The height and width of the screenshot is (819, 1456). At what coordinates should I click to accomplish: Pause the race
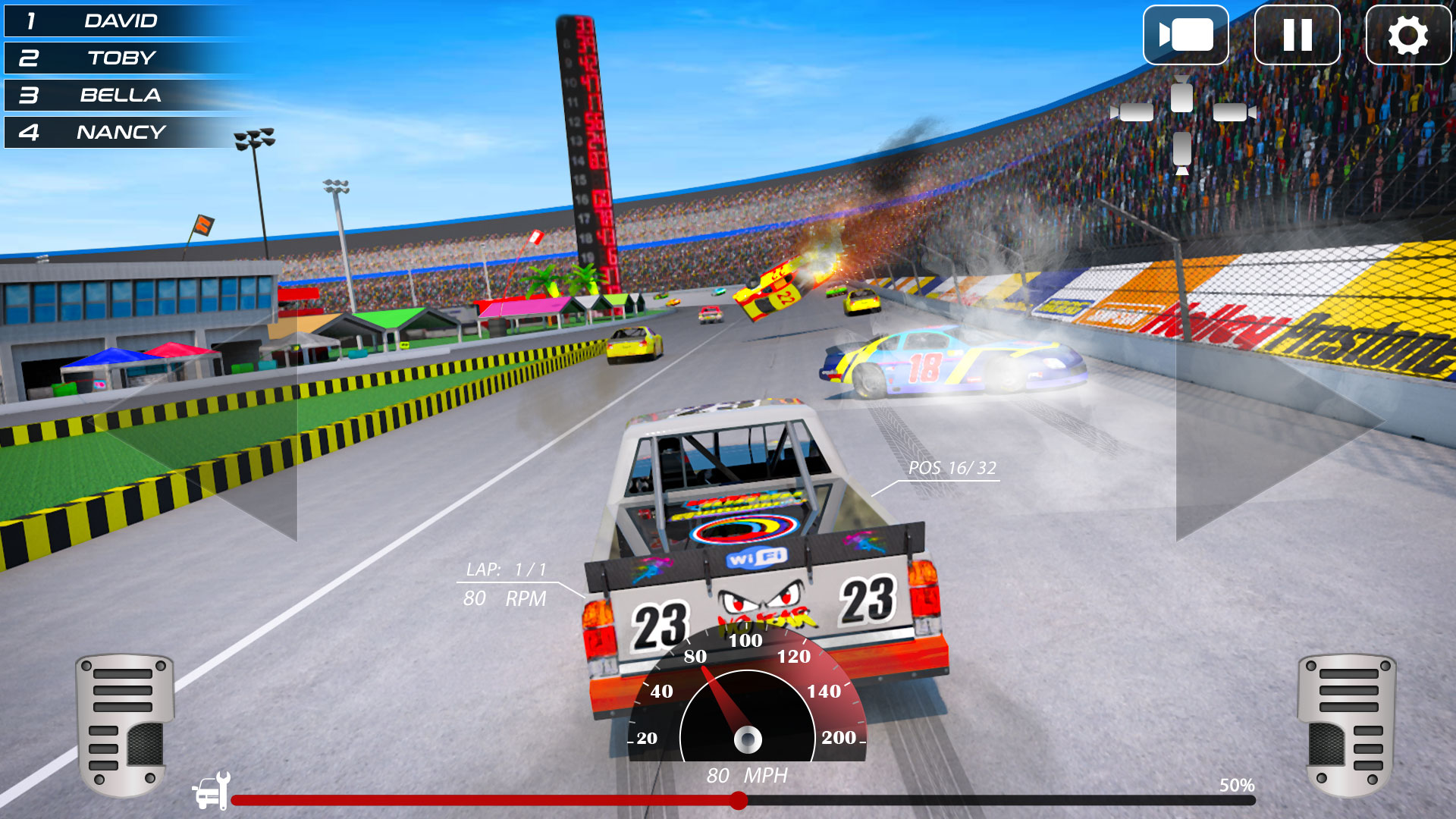click(x=1298, y=36)
